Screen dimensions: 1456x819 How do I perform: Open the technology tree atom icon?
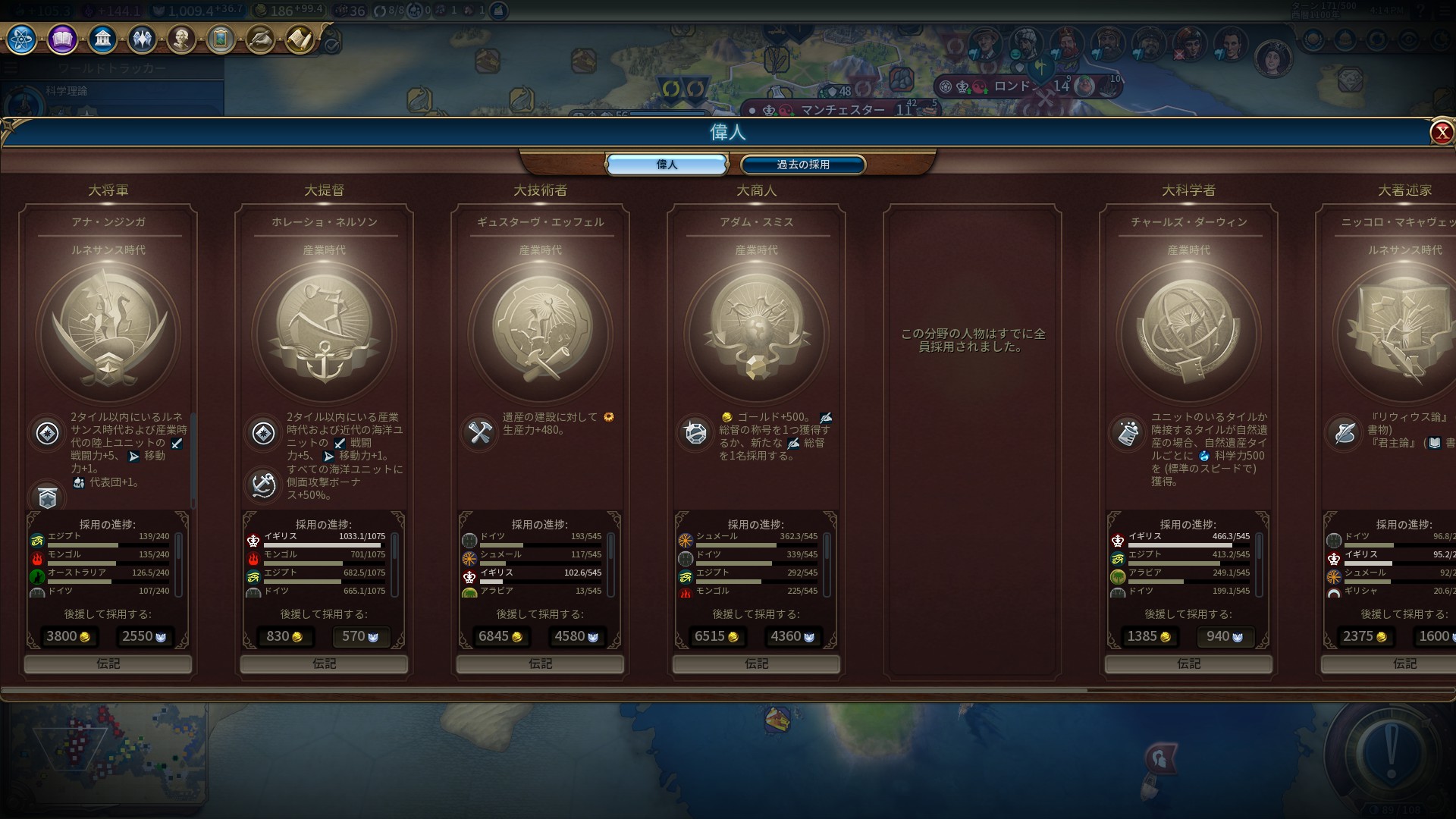21,39
